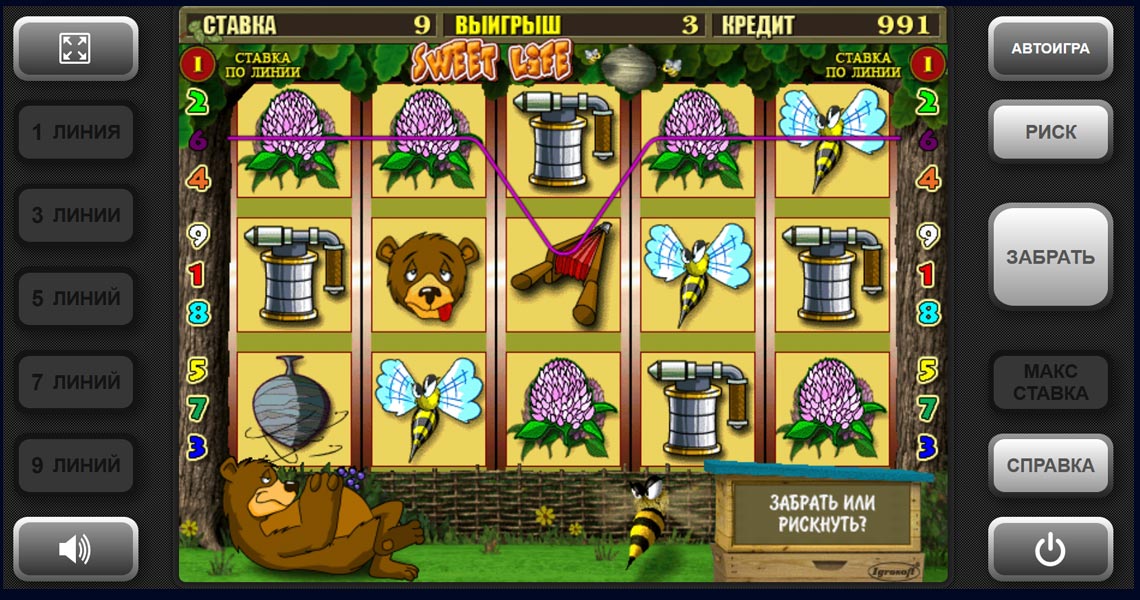
Task: Toggle fullscreen mode
Action: (x=75, y=48)
